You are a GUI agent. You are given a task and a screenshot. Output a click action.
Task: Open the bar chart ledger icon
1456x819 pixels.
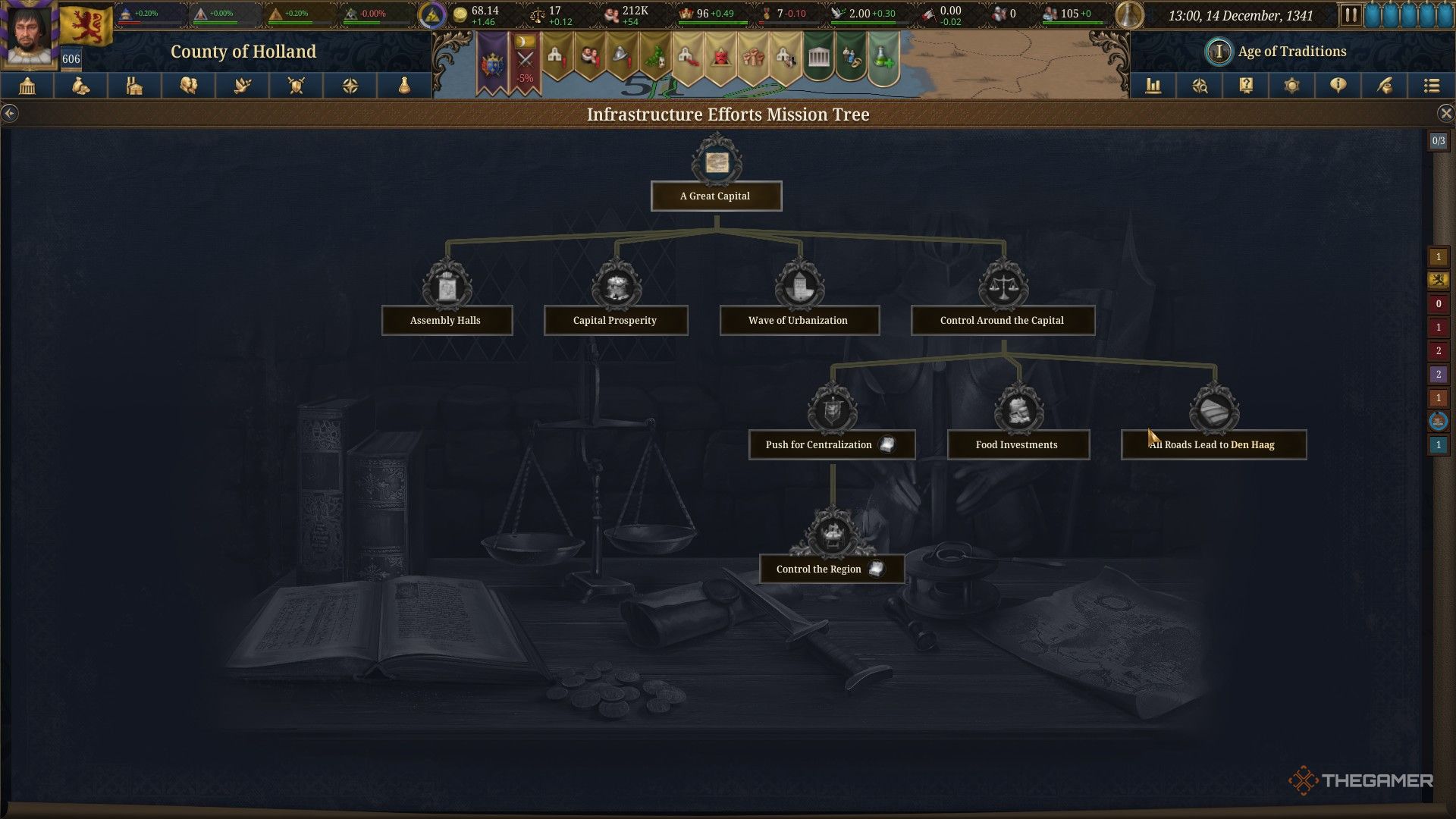click(x=1153, y=86)
